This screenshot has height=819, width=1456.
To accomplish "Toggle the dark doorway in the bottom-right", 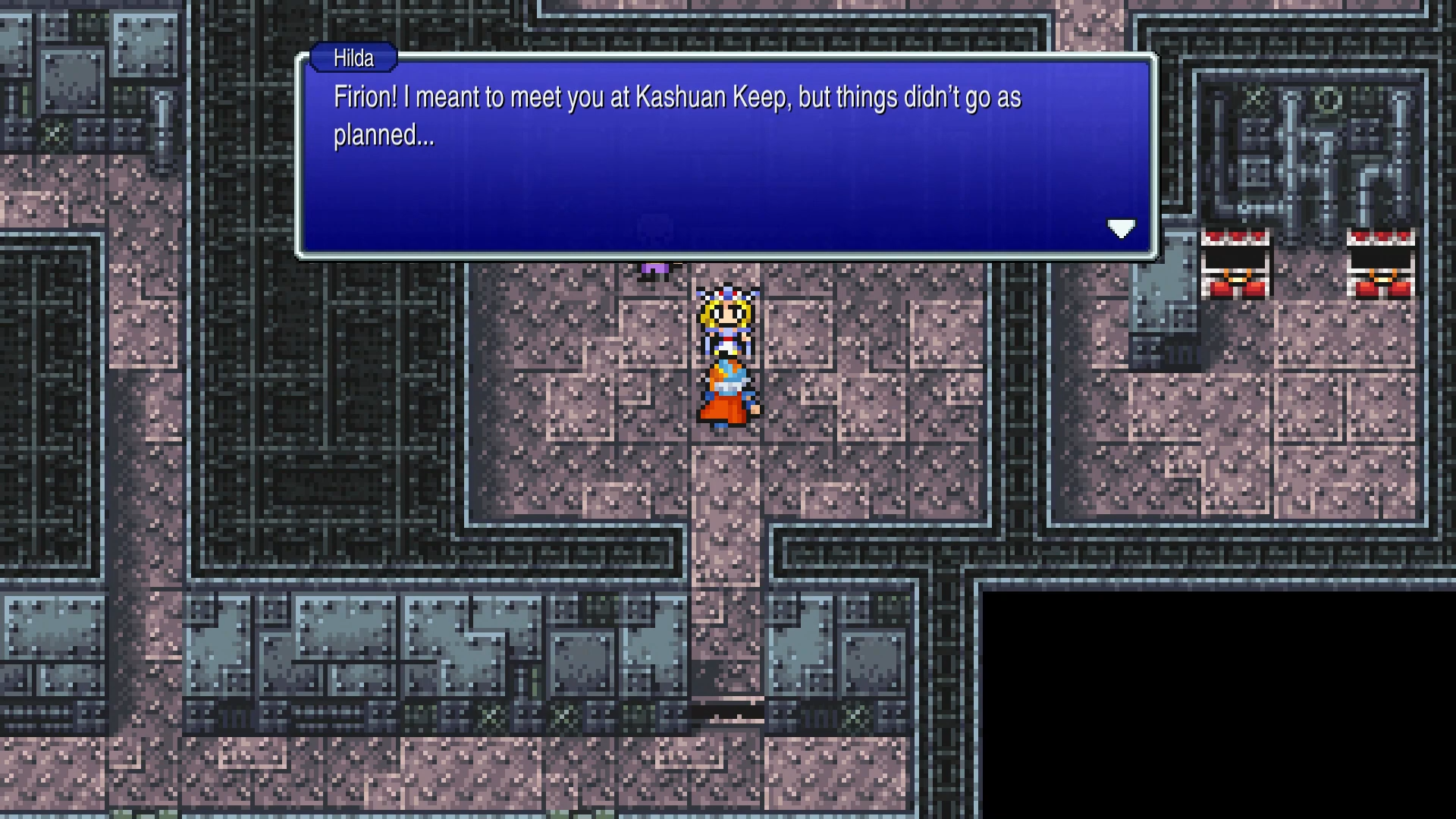I will [x=1213, y=705].
